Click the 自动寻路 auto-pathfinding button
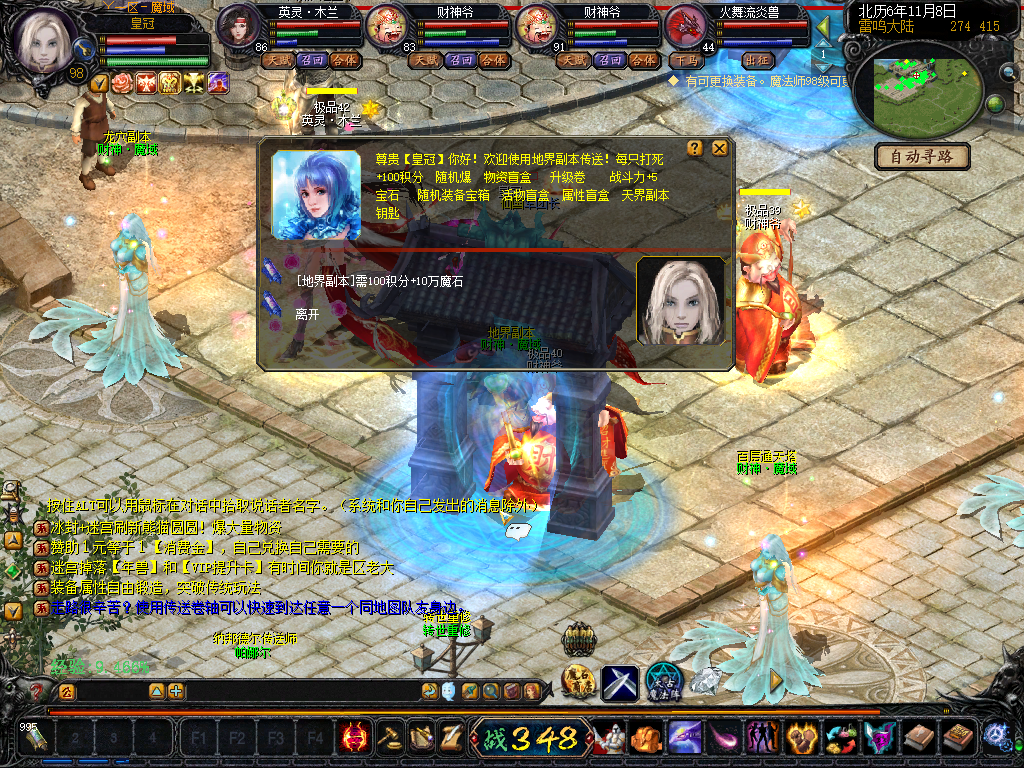The image size is (1024, 768). (x=922, y=157)
